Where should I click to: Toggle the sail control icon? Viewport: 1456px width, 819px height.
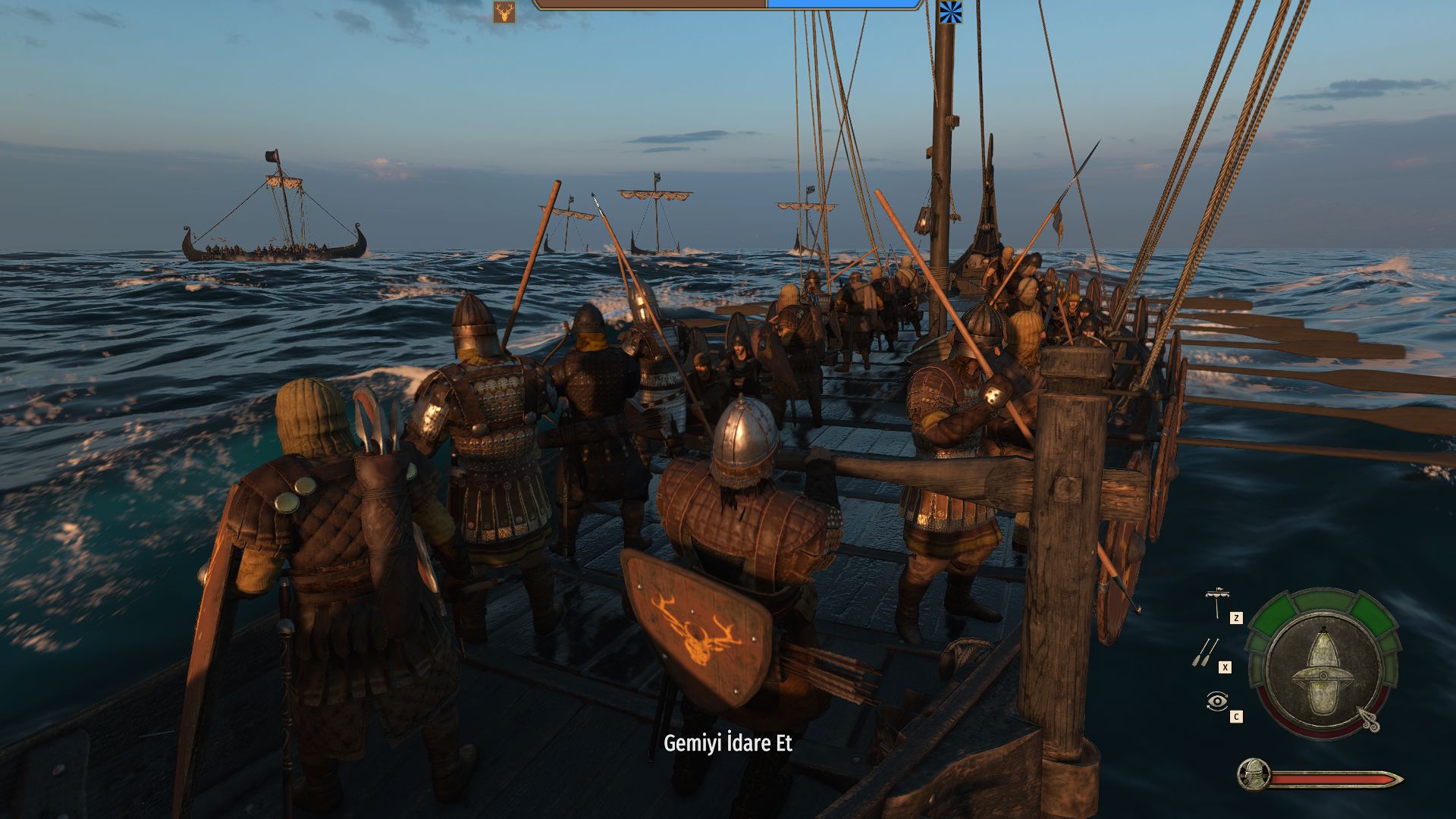point(1217,602)
